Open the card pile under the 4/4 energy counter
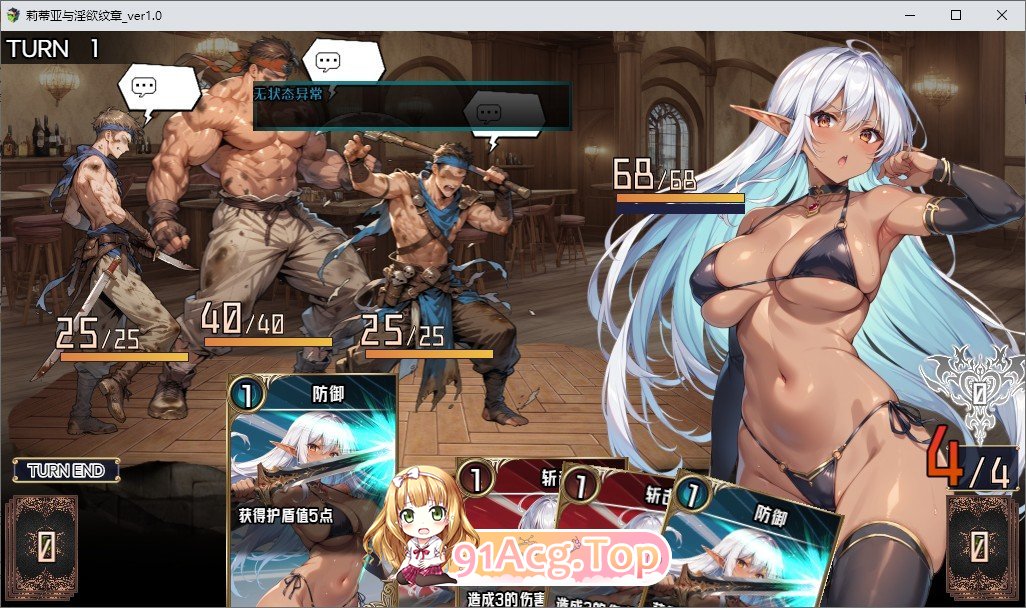 tap(980, 546)
